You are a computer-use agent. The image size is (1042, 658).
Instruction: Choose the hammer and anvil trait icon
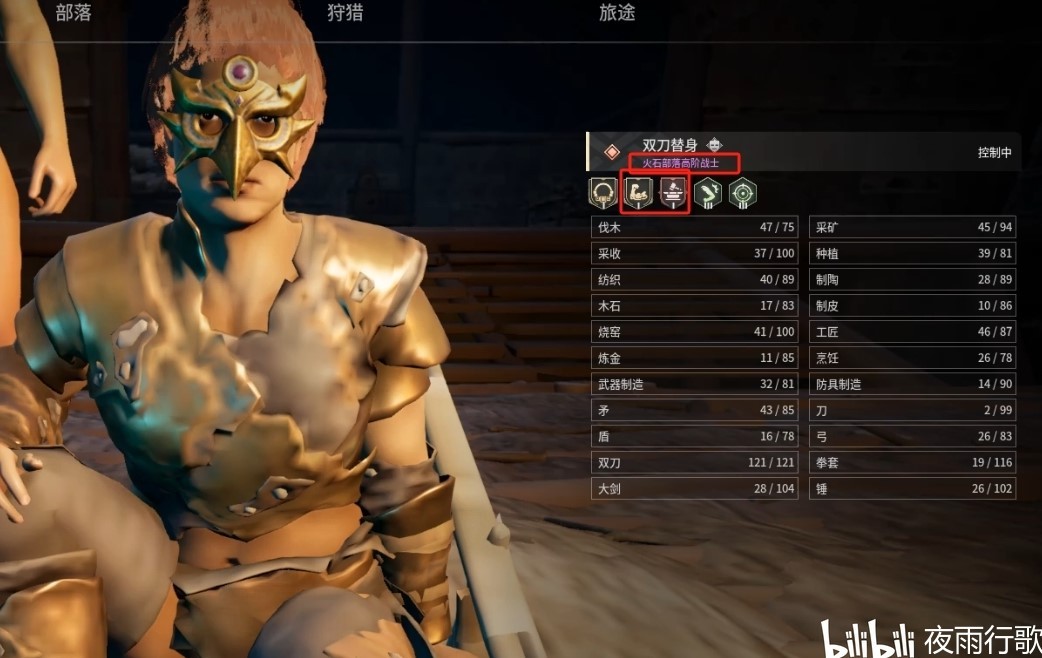(x=672, y=192)
